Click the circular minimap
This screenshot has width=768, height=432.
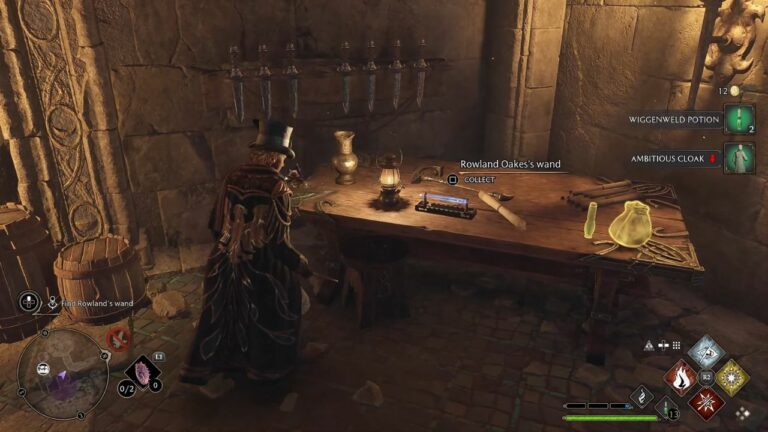point(62,374)
